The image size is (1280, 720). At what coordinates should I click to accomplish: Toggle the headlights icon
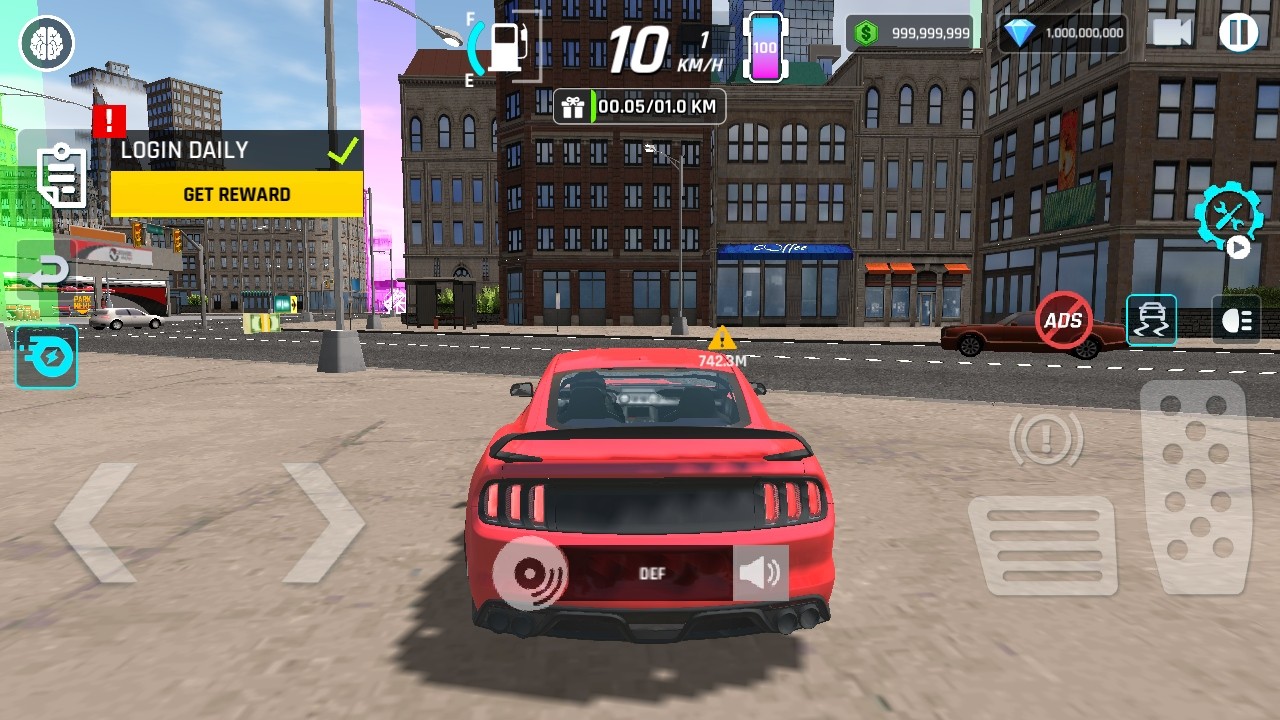click(x=1236, y=320)
